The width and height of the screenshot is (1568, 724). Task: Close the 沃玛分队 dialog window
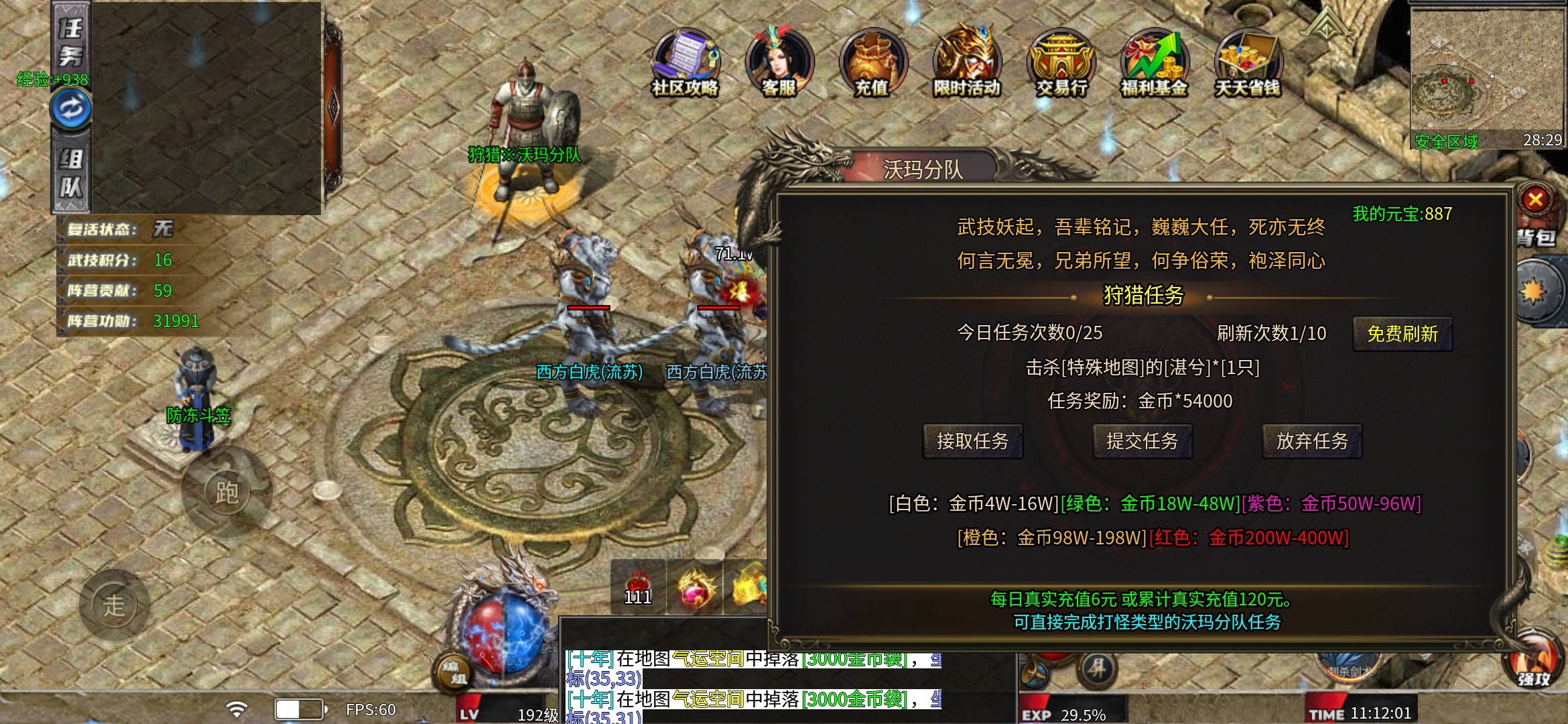(x=1535, y=199)
